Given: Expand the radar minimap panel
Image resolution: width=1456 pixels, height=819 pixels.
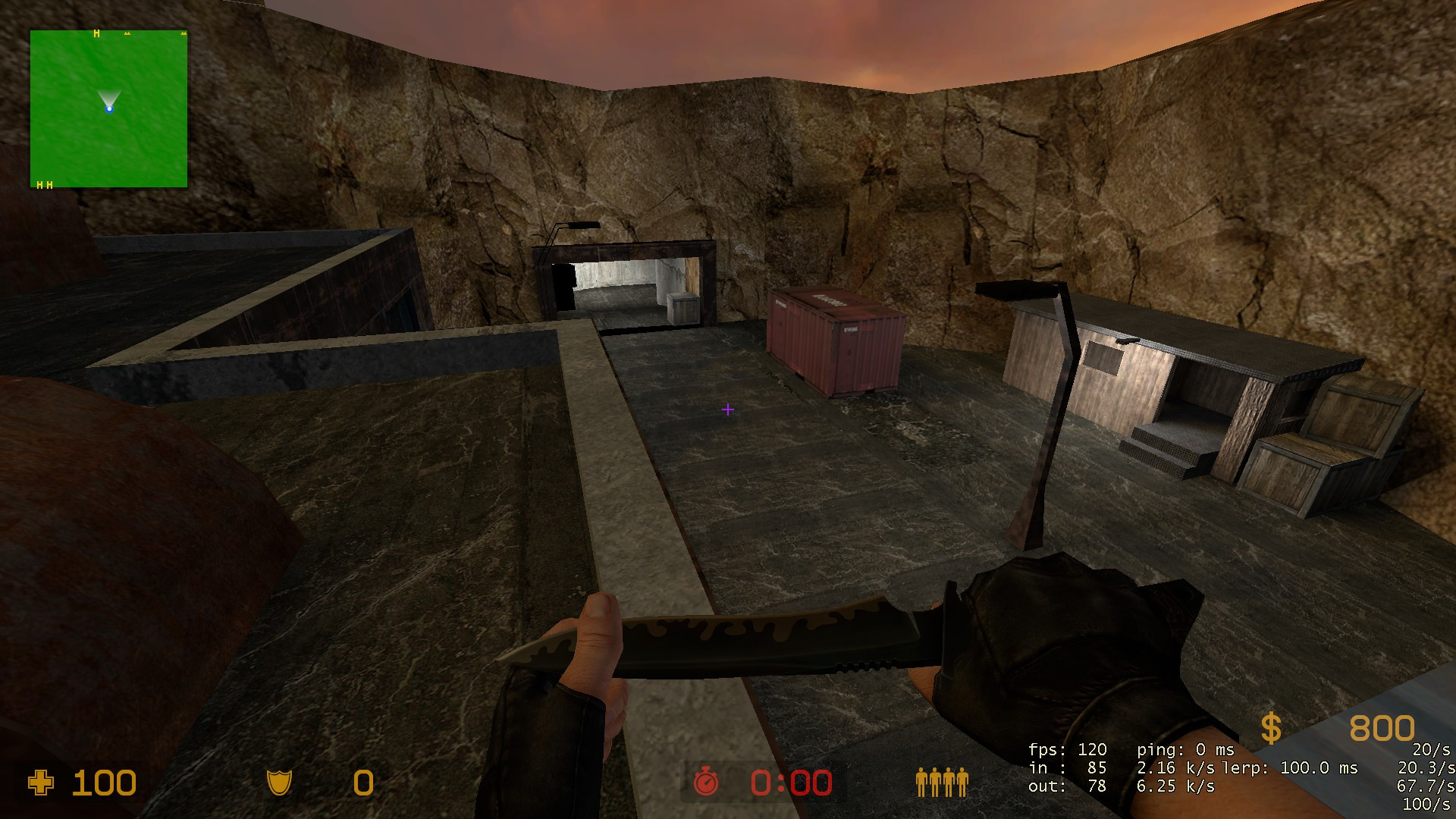Looking at the screenshot, I should [108, 108].
